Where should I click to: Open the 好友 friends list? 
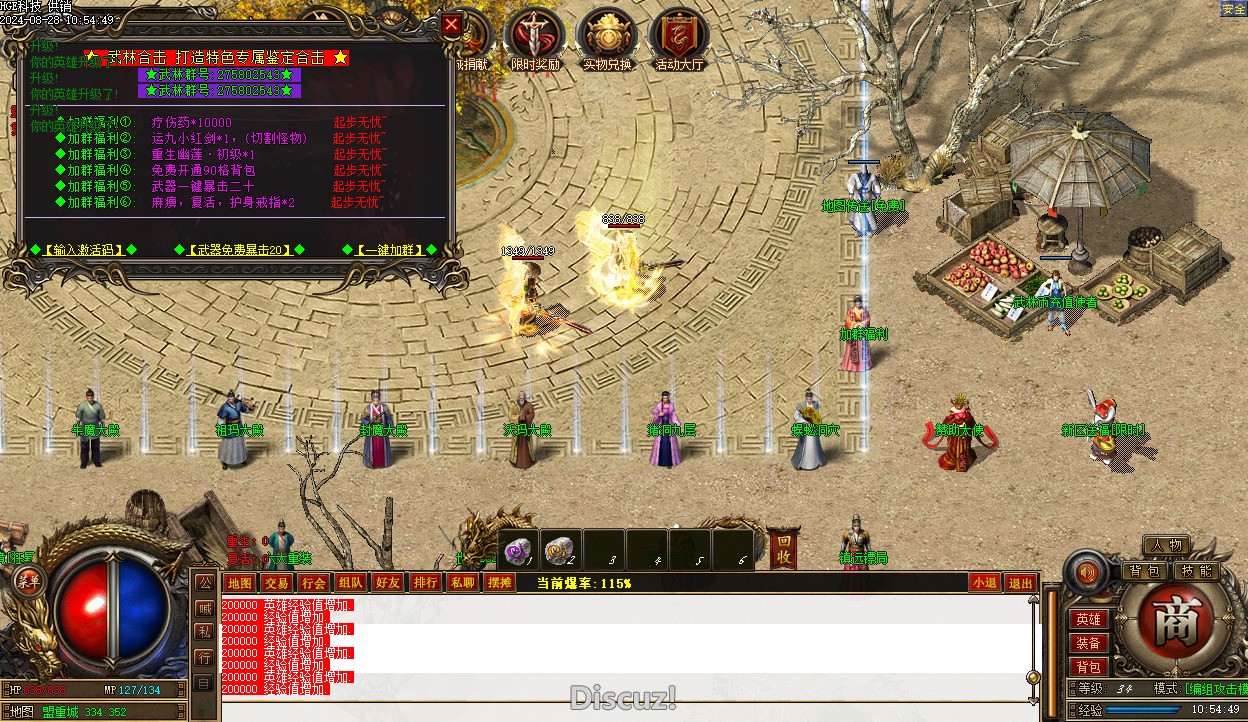[x=387, y=583]
